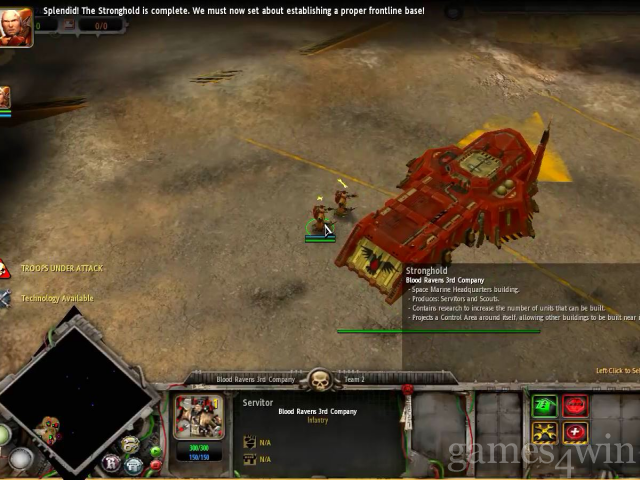The image size is (640, 480).
Task: Click the red cross command icon
Action: point(574,433)
